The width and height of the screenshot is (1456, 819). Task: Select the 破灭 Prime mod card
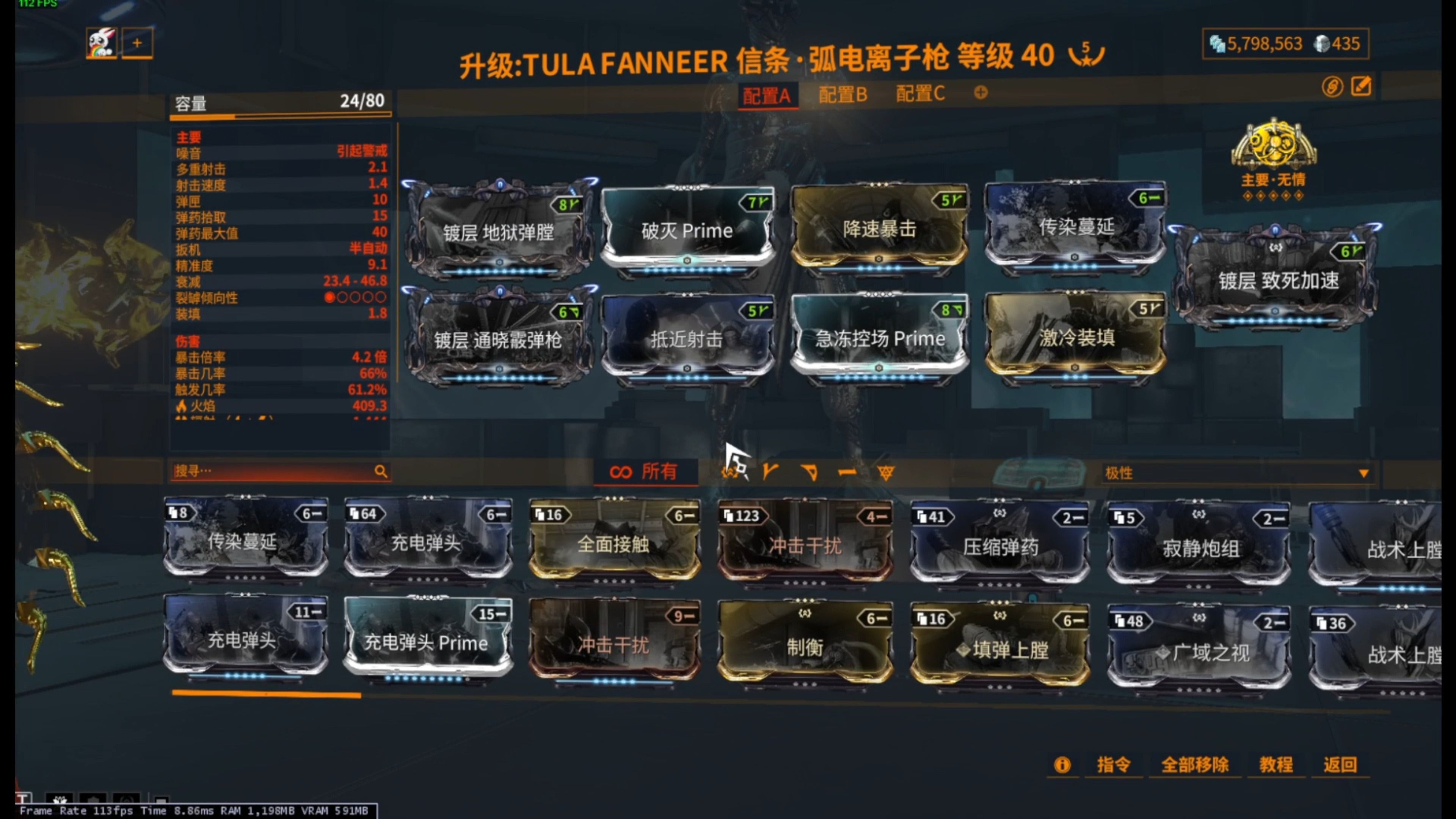click(690, 231)
